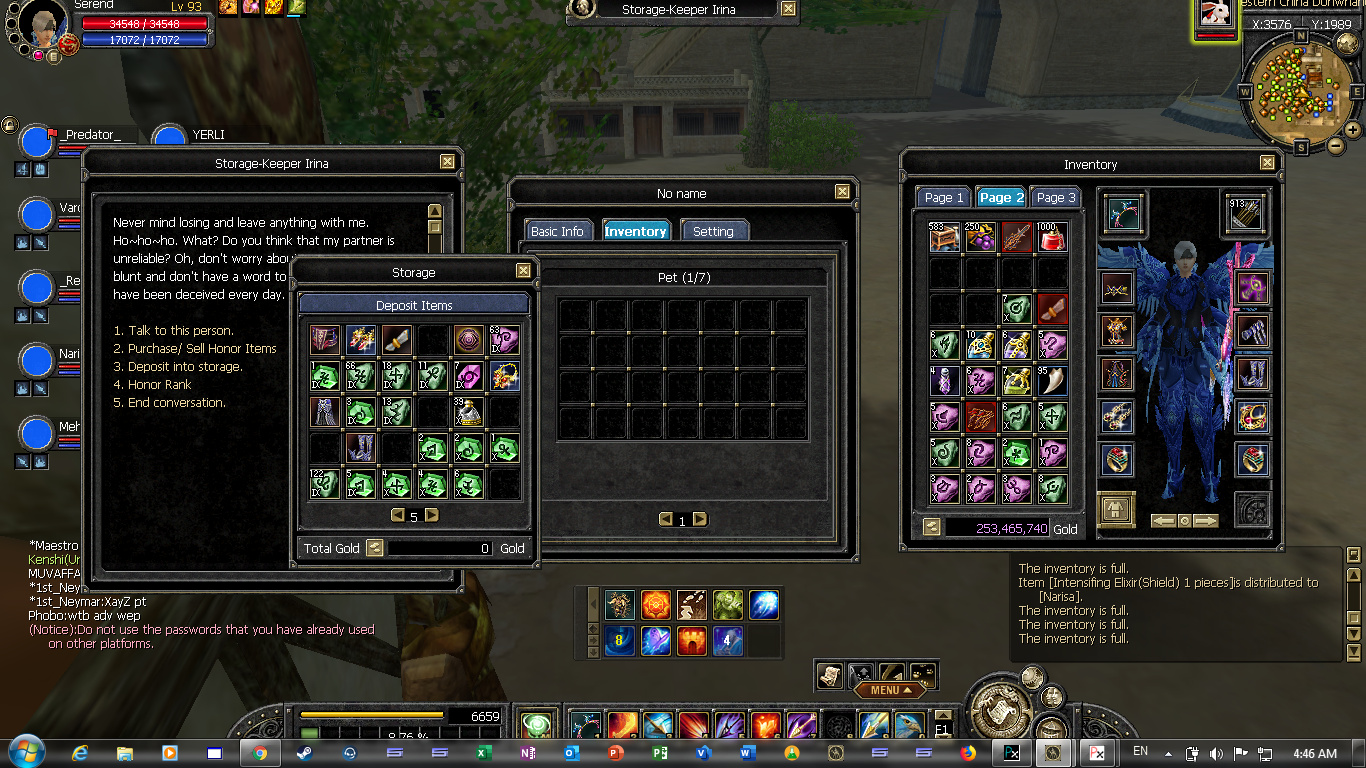The width and height of the screenshot is (1366, 768).
Task: Click the Deposit Items button
Action: pyautogui.click(x=414, y=305)
